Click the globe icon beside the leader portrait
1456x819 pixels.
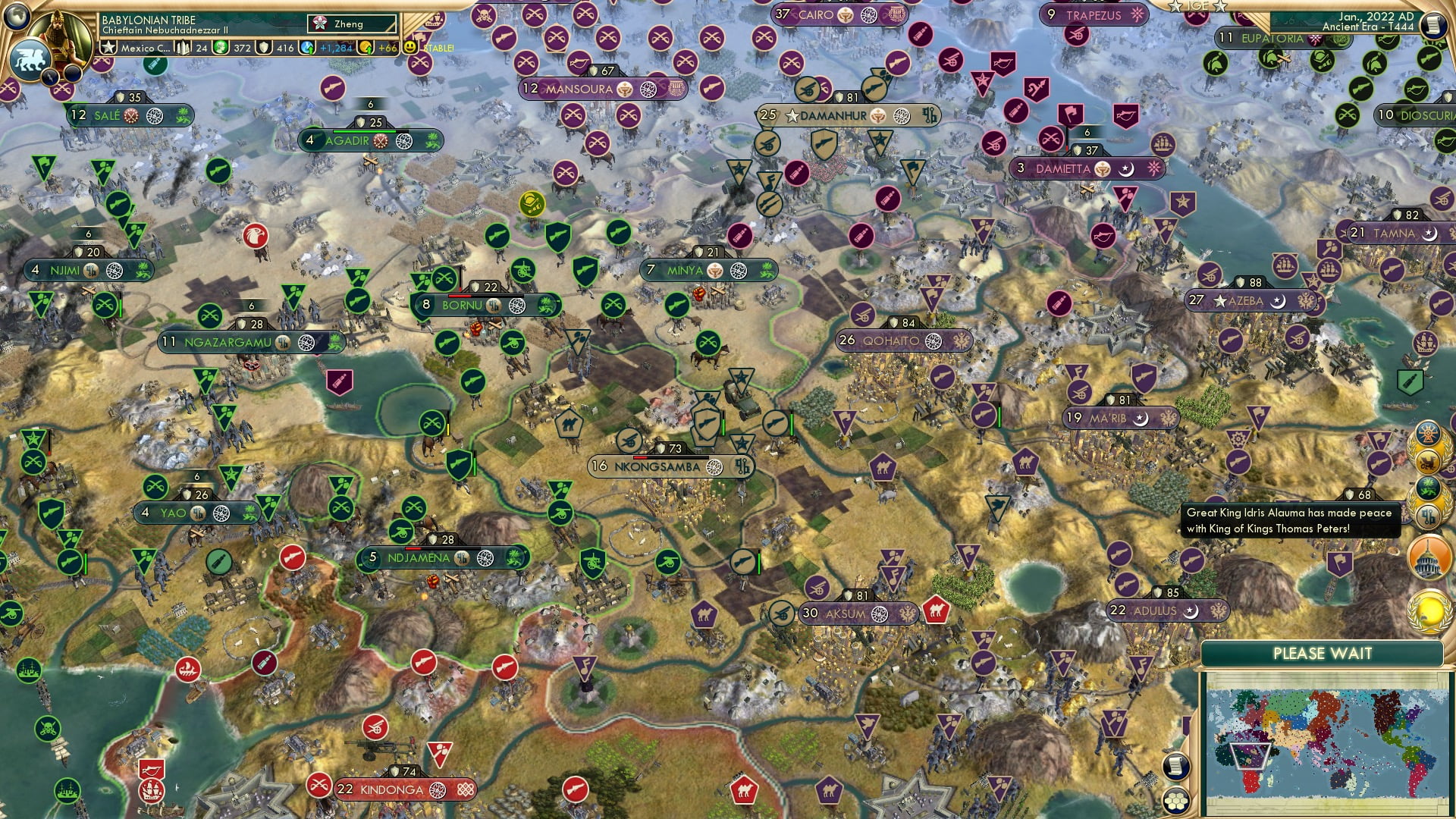point(17,17)
